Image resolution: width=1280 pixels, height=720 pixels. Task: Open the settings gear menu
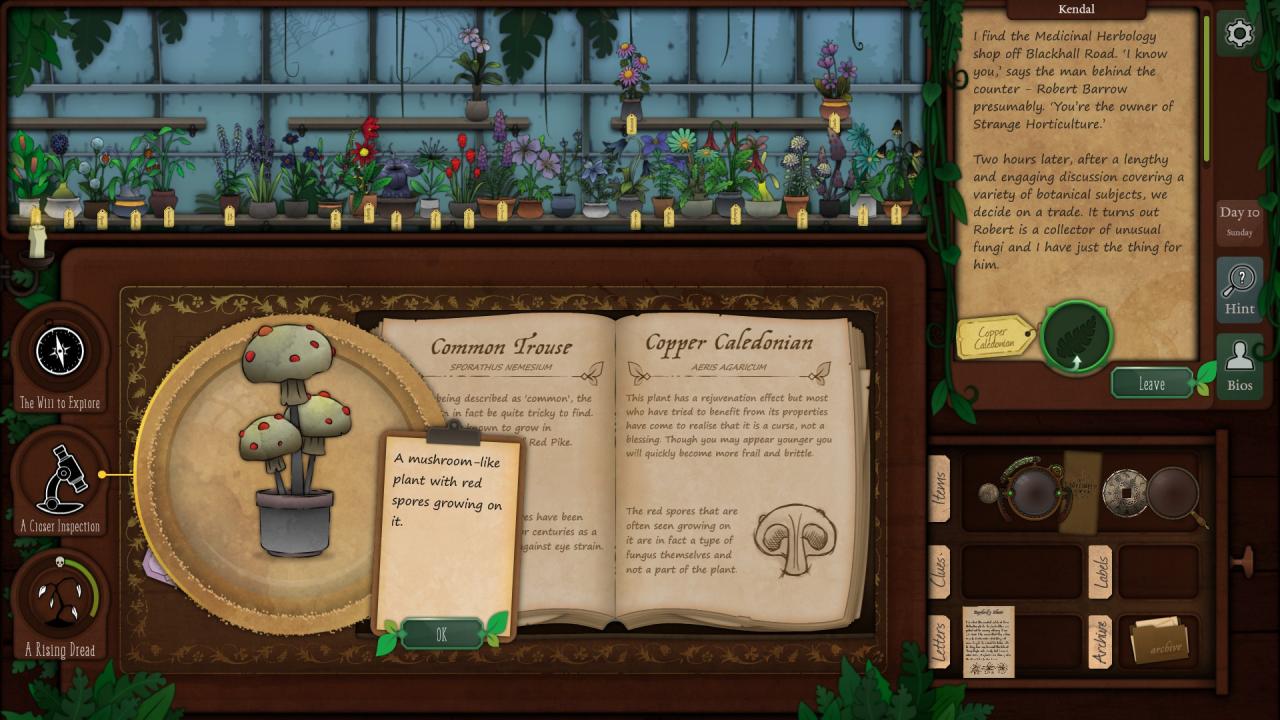pos(1239,34)
